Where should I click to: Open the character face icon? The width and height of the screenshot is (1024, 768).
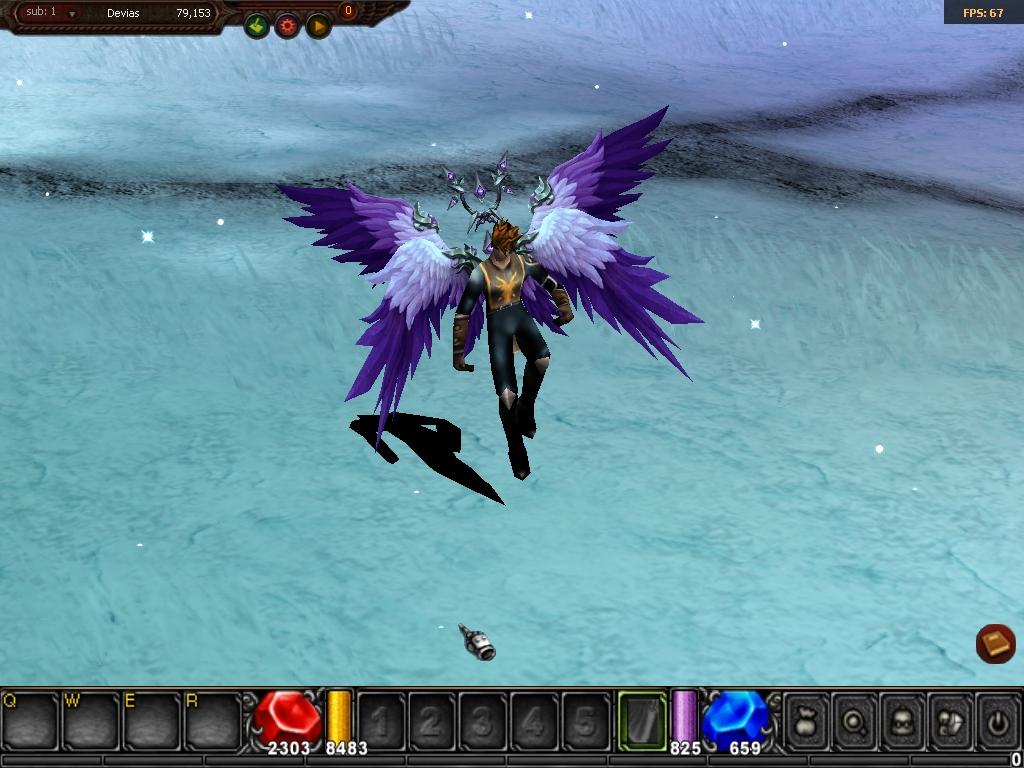click(903, 720)
